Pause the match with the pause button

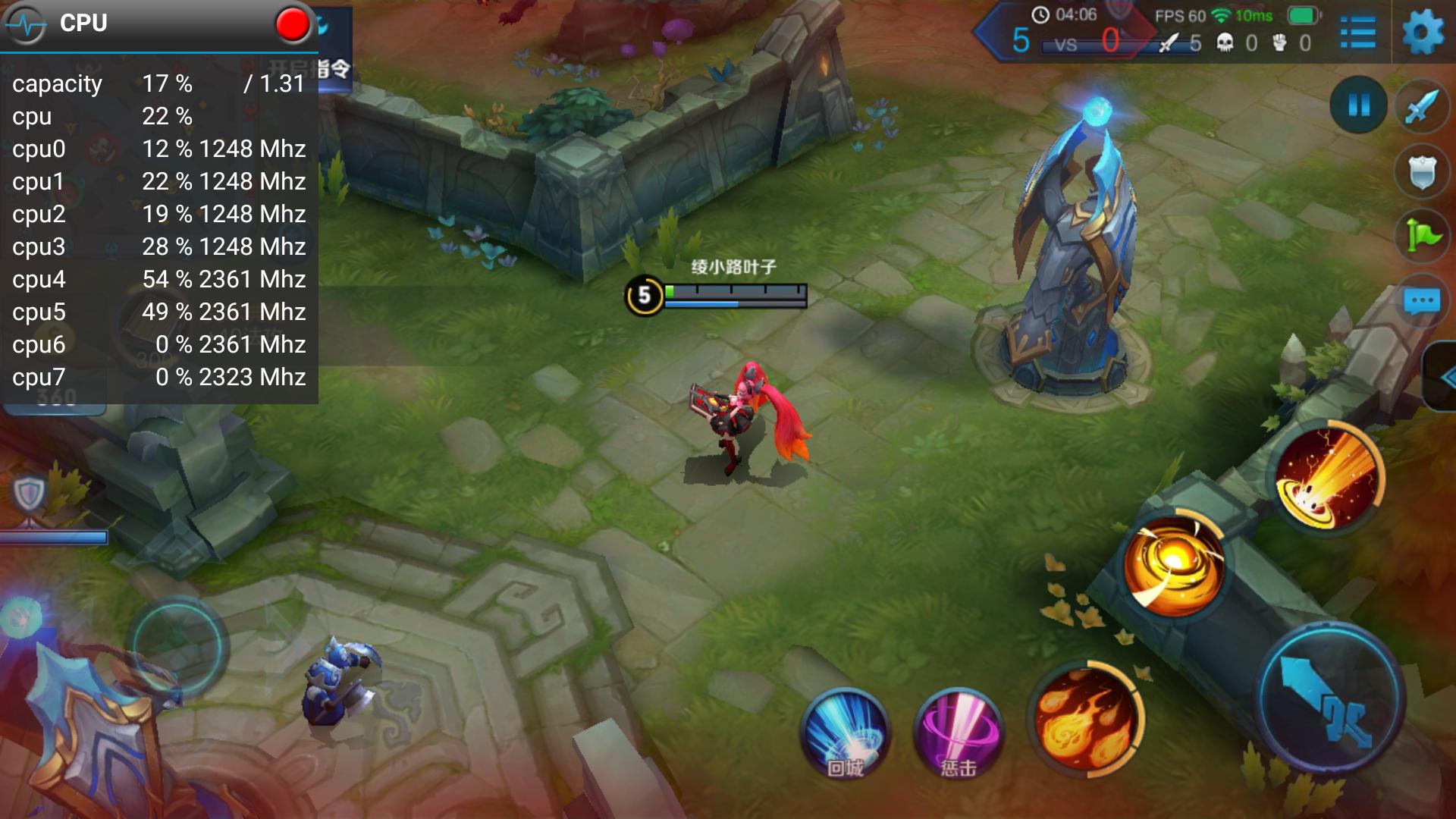(1358, 105)
